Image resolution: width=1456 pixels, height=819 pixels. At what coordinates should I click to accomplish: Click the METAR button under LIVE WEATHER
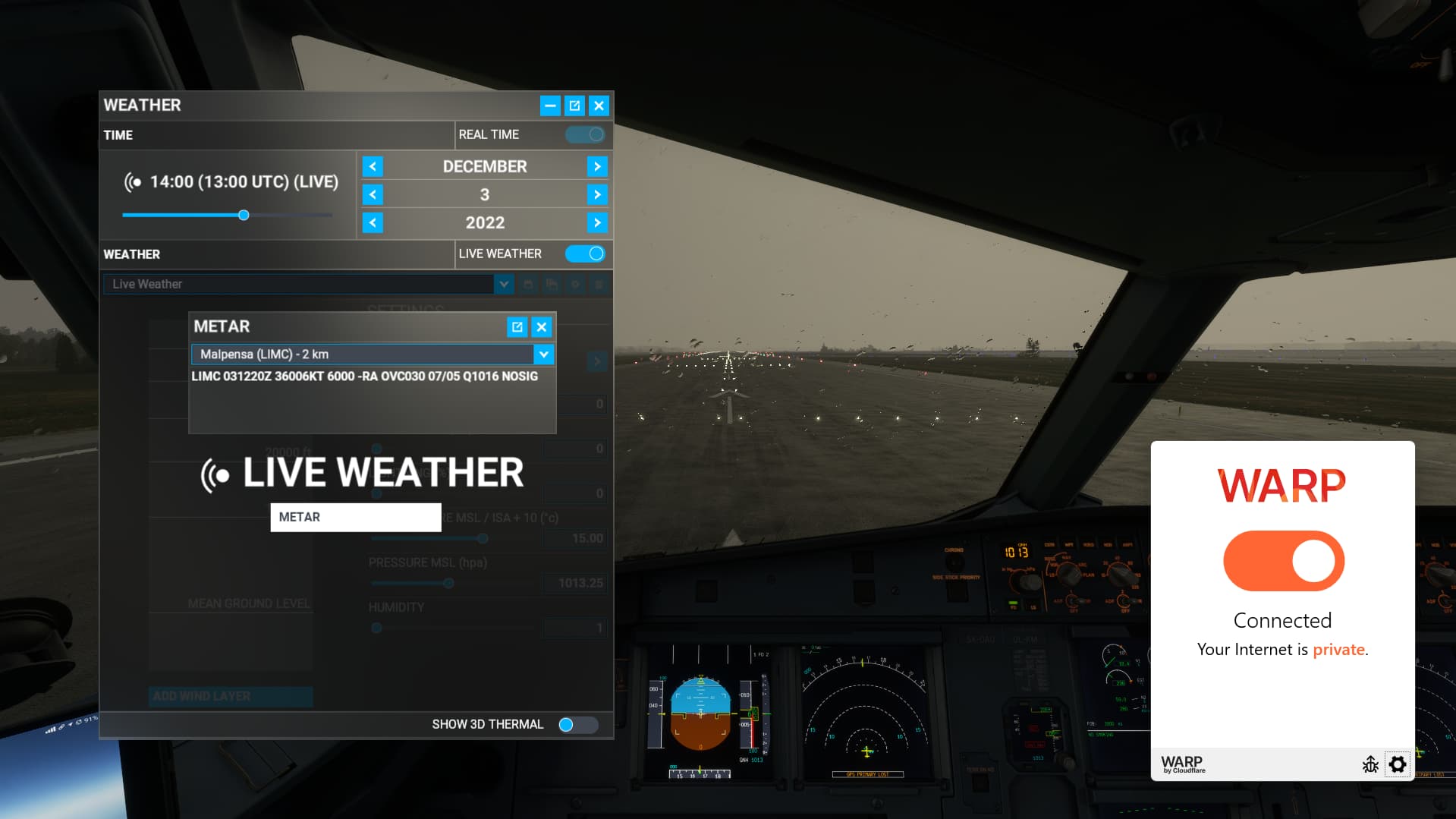coord(355,517)
